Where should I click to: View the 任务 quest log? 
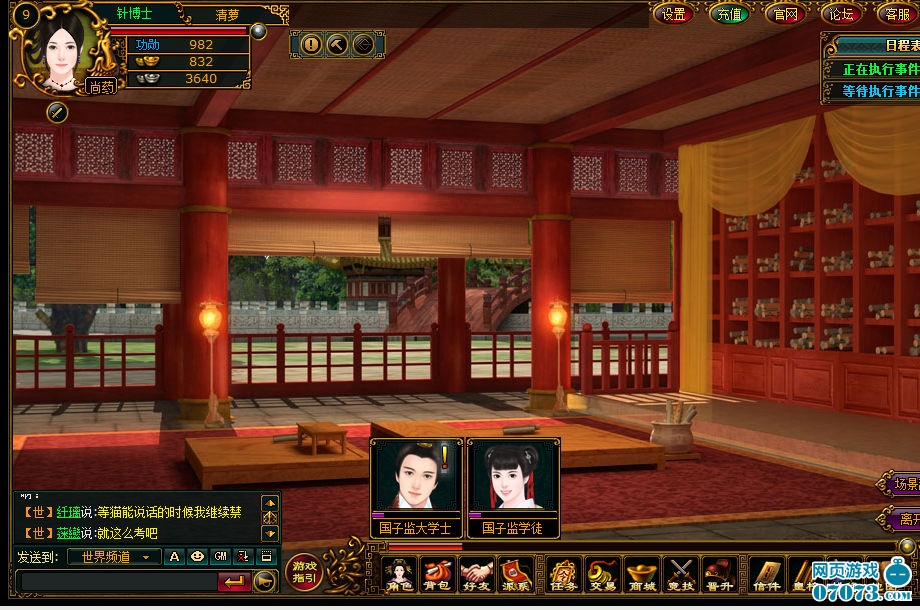564,575
